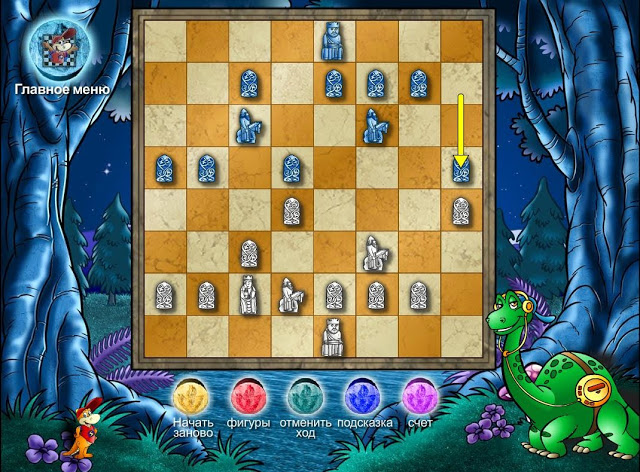Pick the white knight beside the white queen
The height and width of the screenshot is (472, 640).
tap(291, 295)
